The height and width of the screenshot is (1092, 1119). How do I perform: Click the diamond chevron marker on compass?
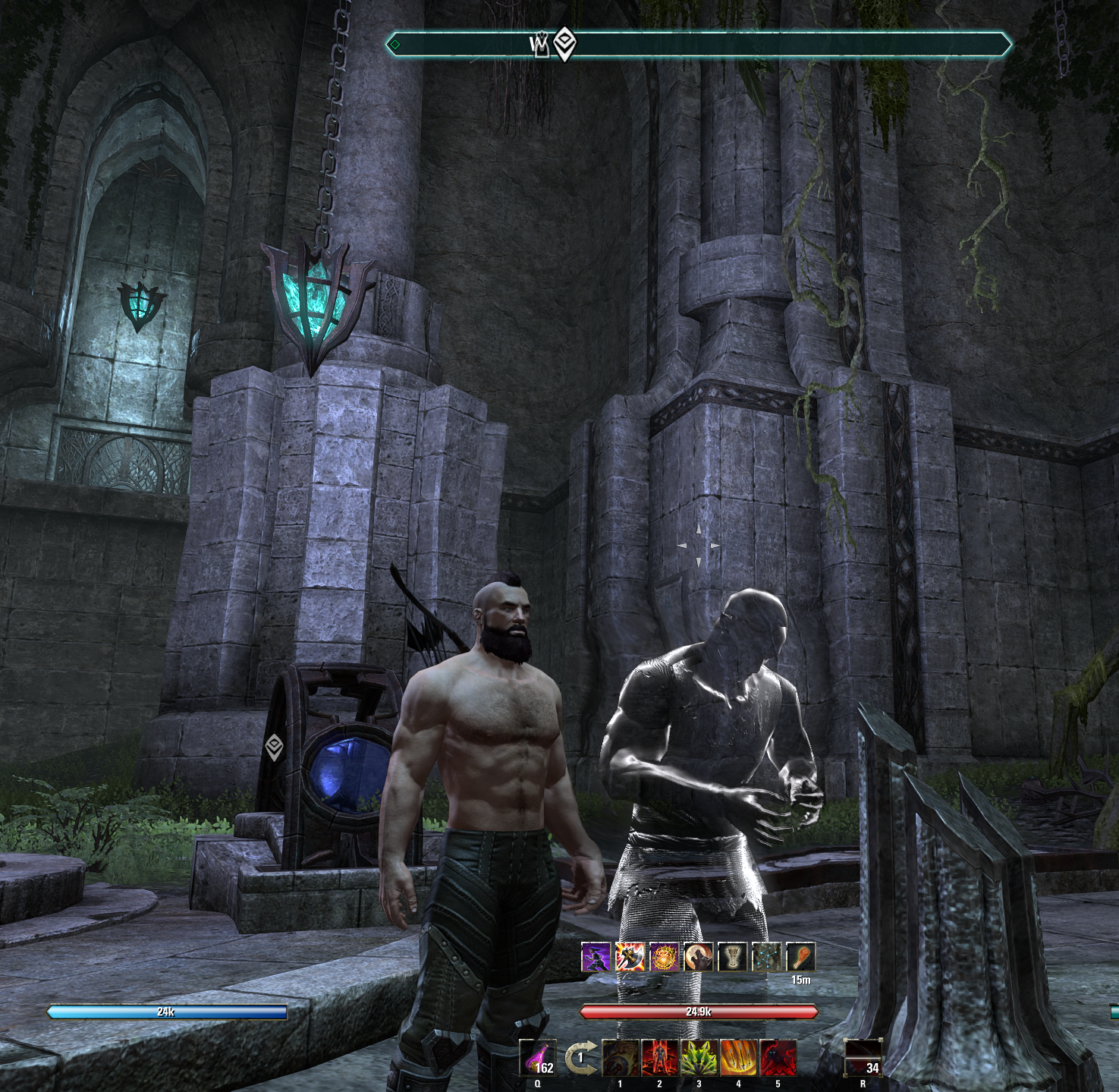[564, 44]
